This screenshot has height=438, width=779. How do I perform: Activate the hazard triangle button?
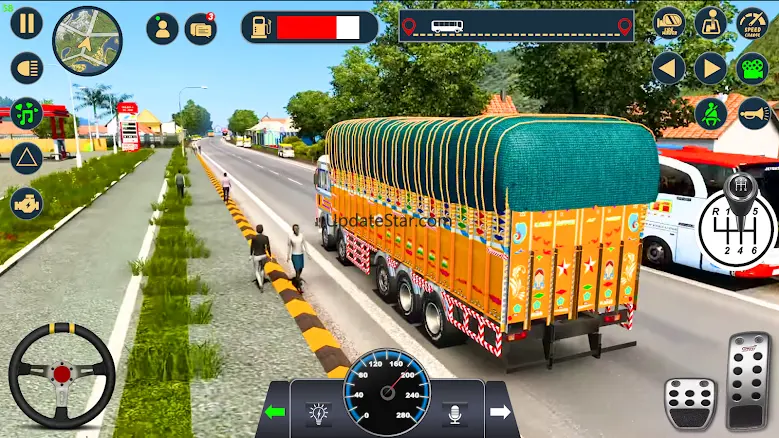[x=27, y=158]
